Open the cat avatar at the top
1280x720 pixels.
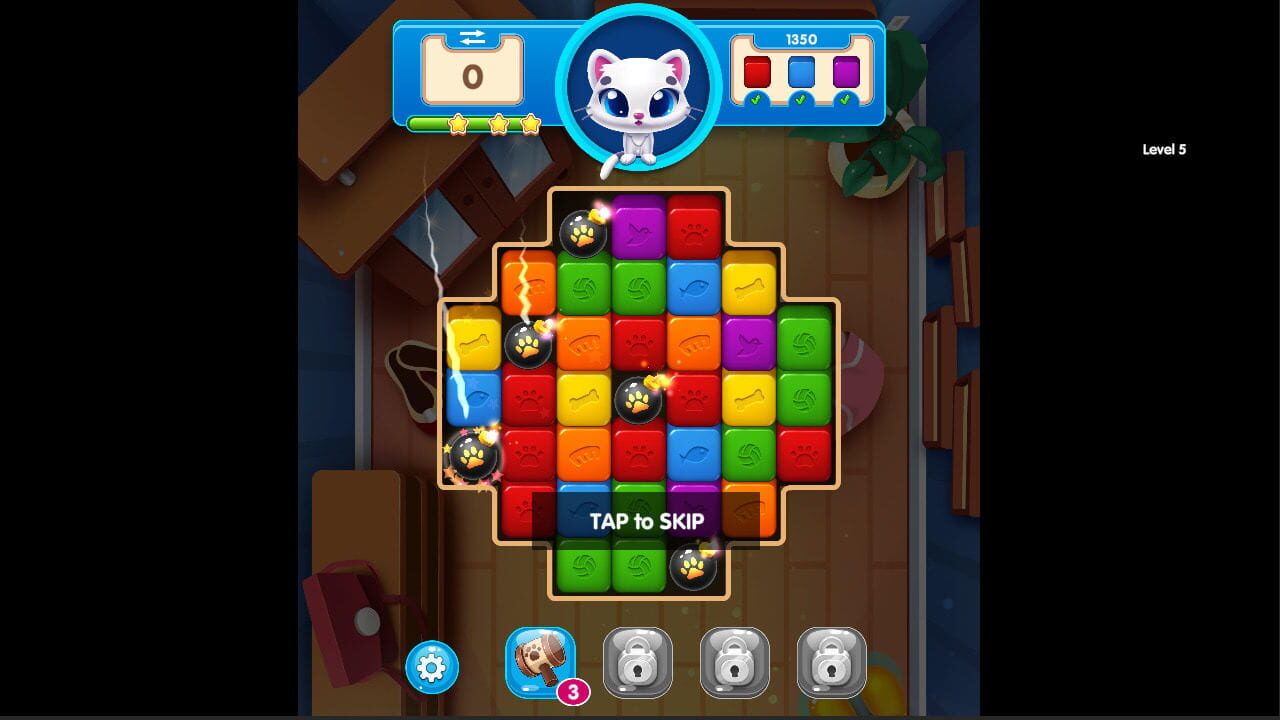tap(640, 85)
